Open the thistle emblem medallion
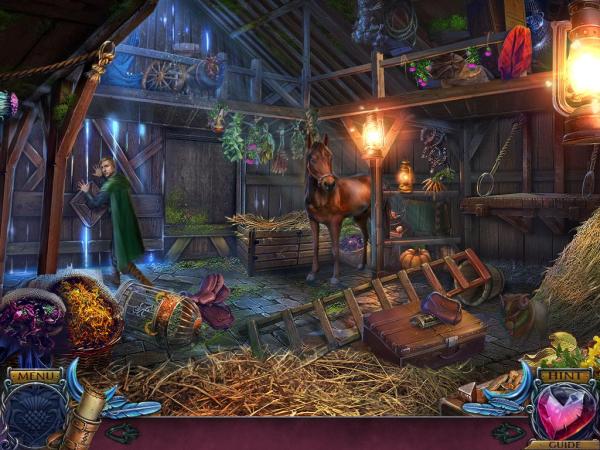Screen dimensions: 600x450 34,415
